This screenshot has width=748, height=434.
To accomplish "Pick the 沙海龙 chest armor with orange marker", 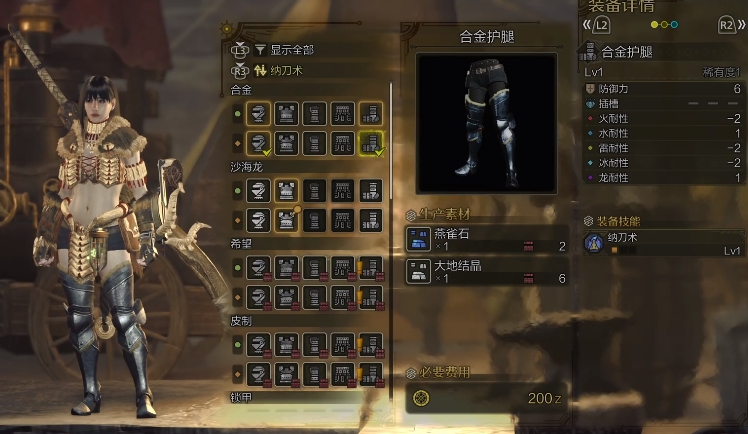I will tap(287, 218).
